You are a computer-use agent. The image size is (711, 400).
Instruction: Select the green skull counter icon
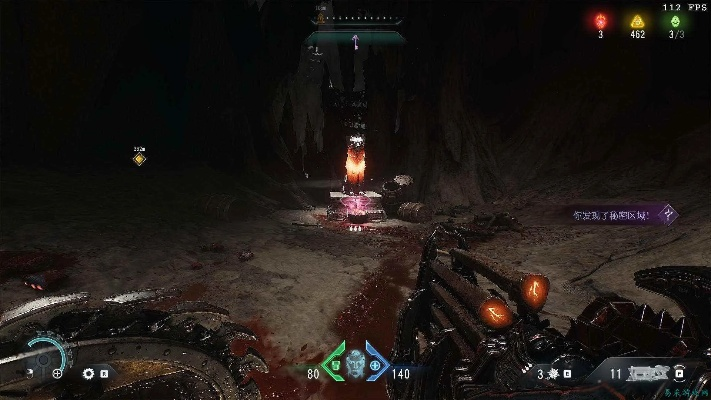point(676,20)
